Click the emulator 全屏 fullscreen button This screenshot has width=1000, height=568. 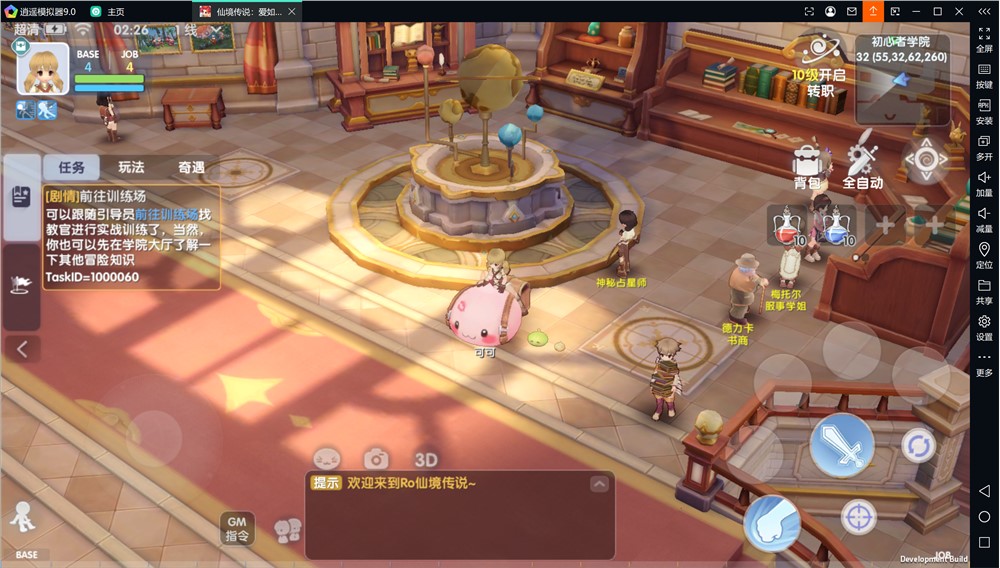click(x=984, y=39)
